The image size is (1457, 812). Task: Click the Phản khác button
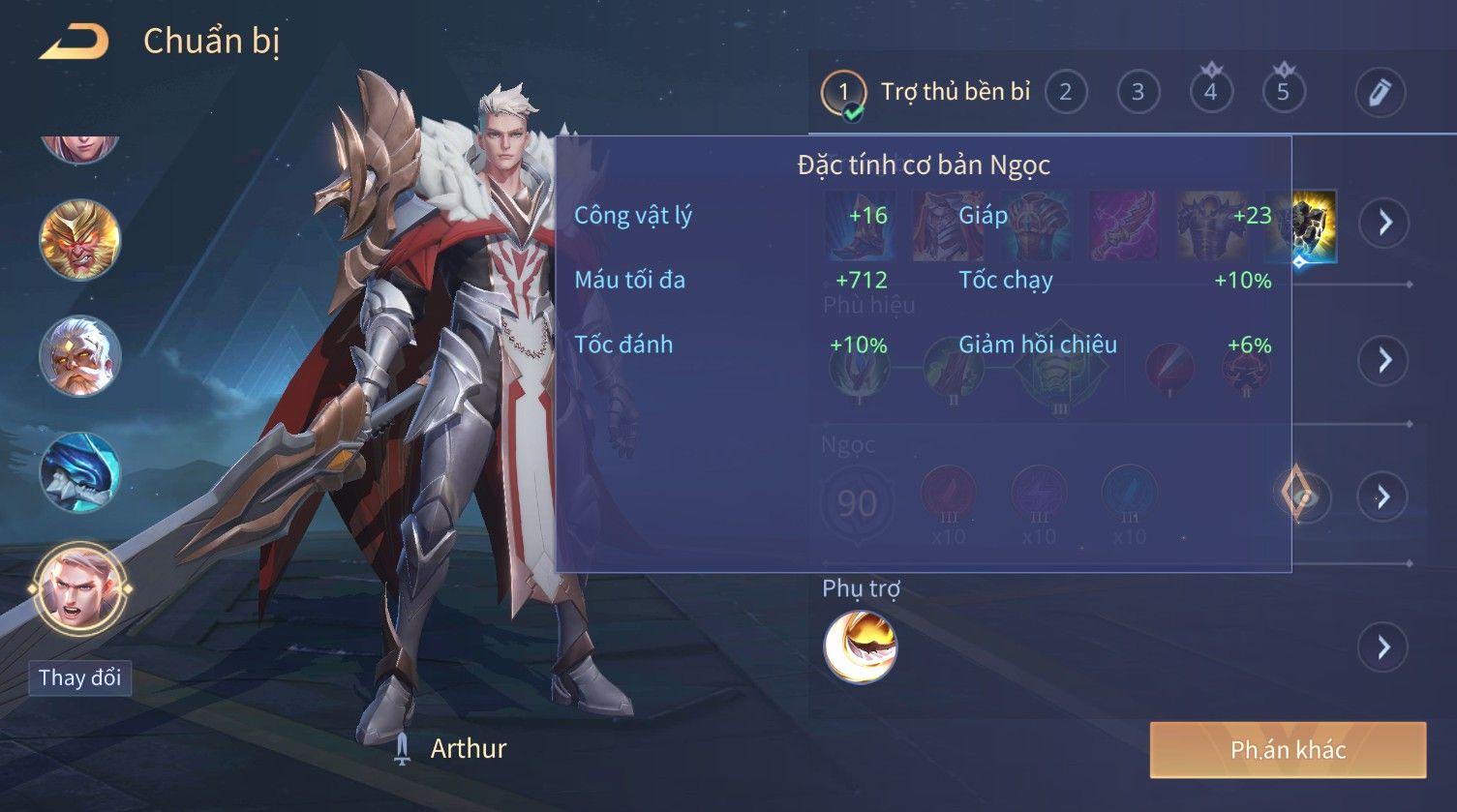tap(1288, 750)
